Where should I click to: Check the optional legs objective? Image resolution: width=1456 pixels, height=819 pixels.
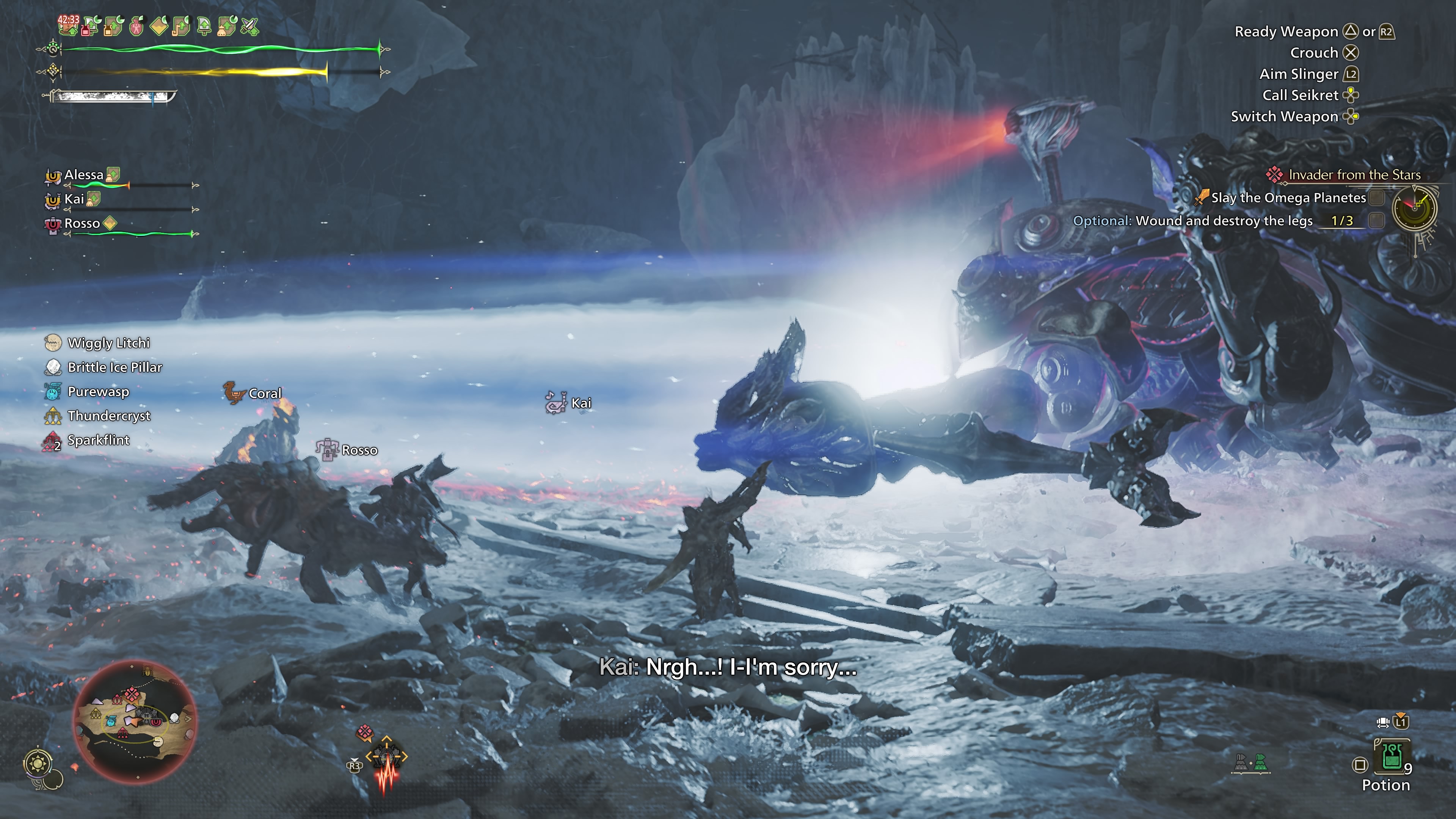click(x=1223, y=221)
